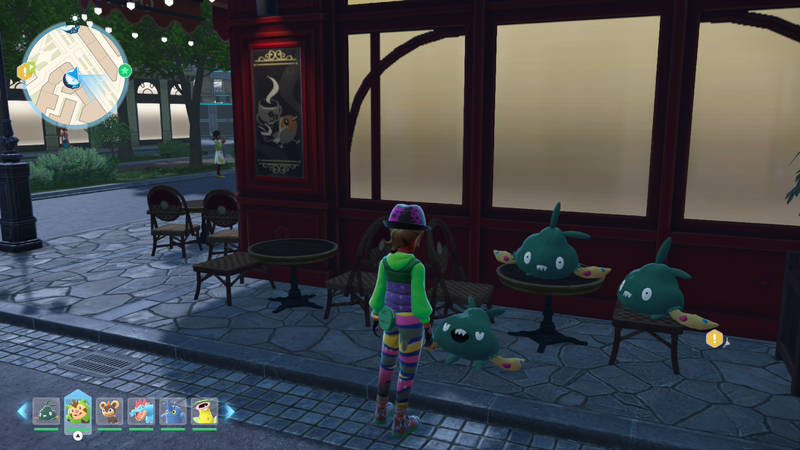800x450 pixels.
Task: Pick Heracross from the party bar
Action: [x=173, y=411]
